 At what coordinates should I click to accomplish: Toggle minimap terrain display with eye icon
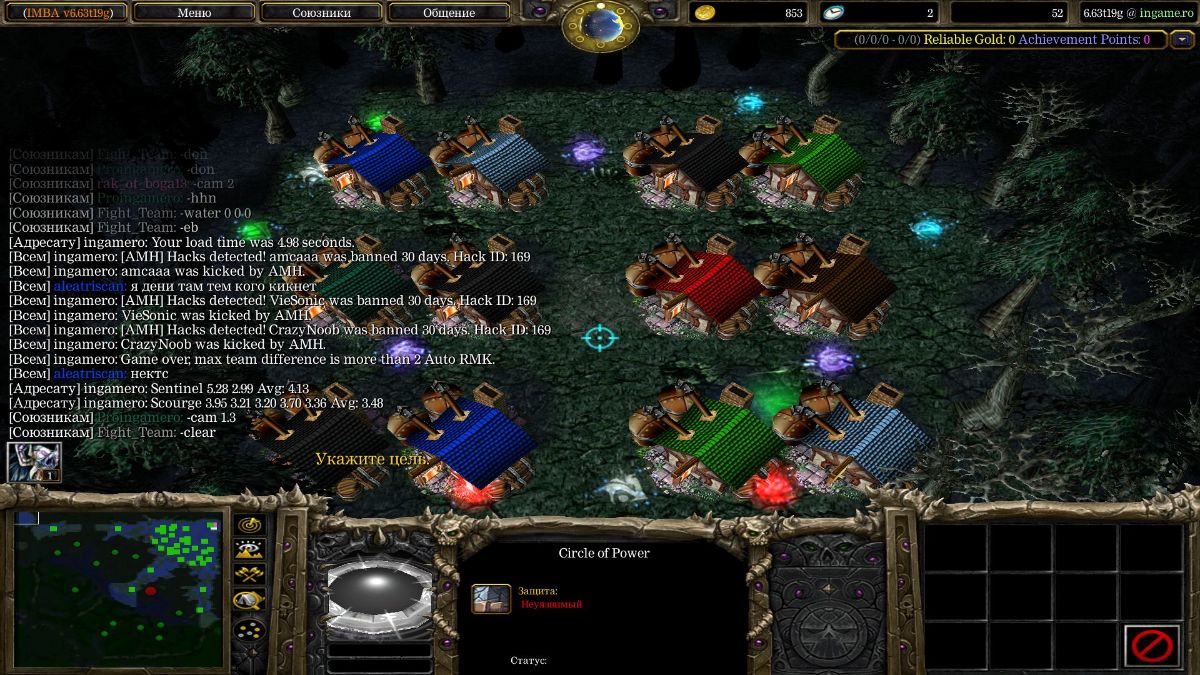(x=249, y=549)
